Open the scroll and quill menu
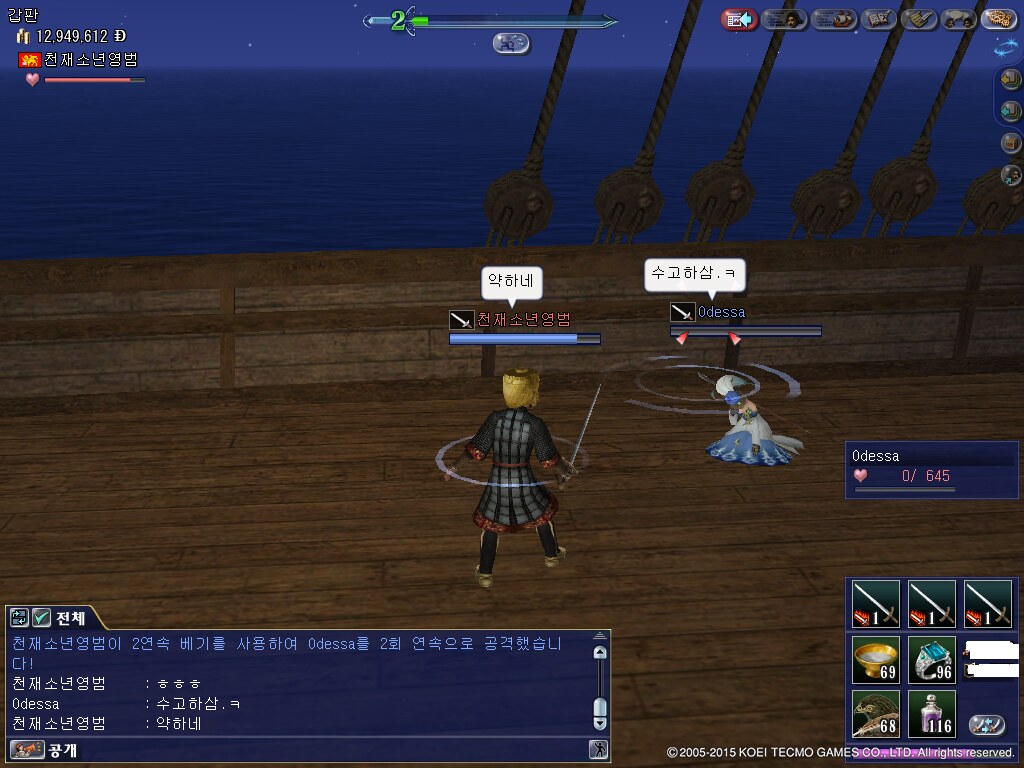1024x768 pixels. coord(919,19)
